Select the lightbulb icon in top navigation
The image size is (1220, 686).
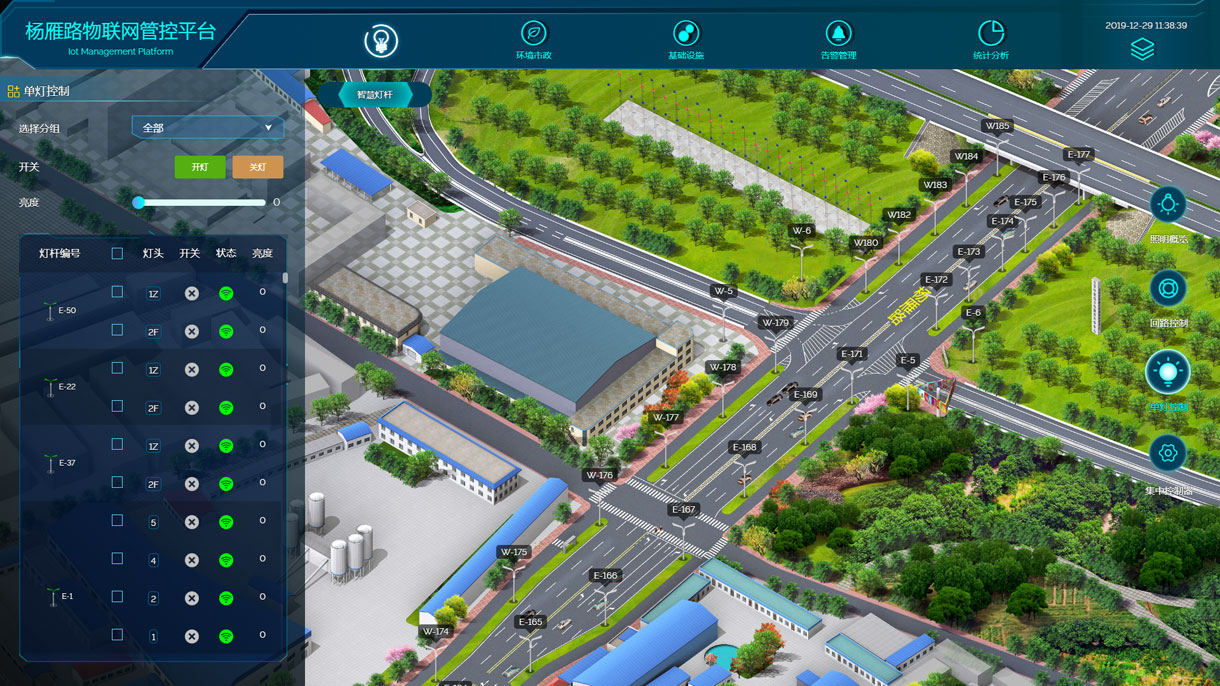(380, 40)
